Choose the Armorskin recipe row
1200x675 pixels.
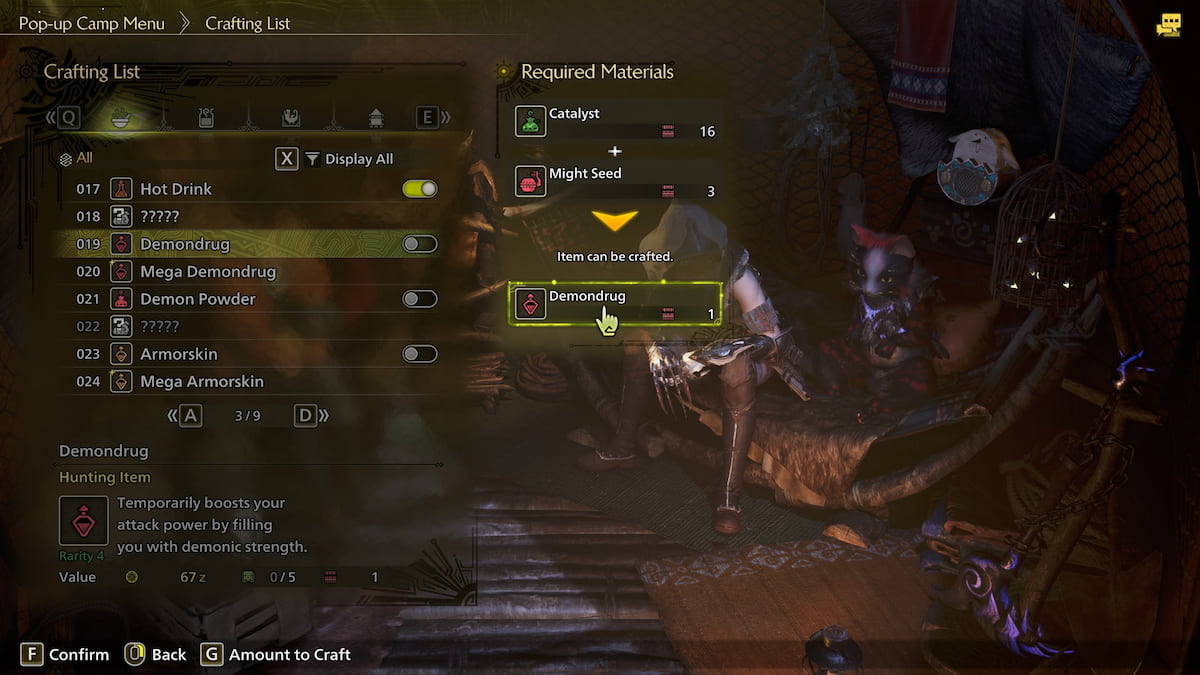tap(178, 354)
